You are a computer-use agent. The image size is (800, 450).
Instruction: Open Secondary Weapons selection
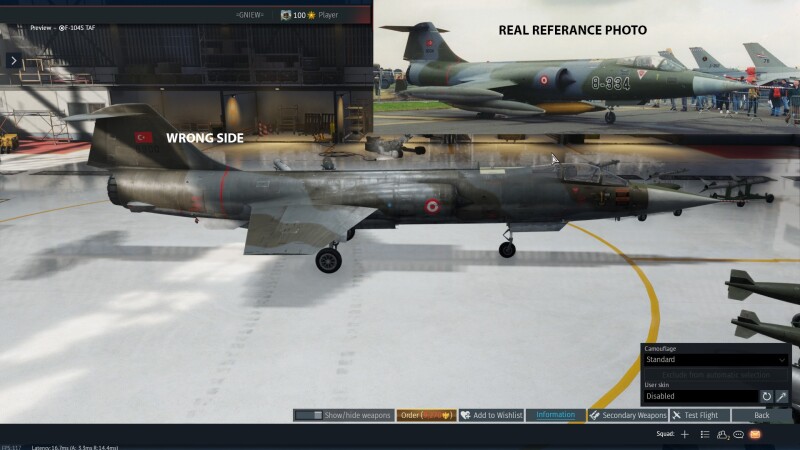[628, 415]
